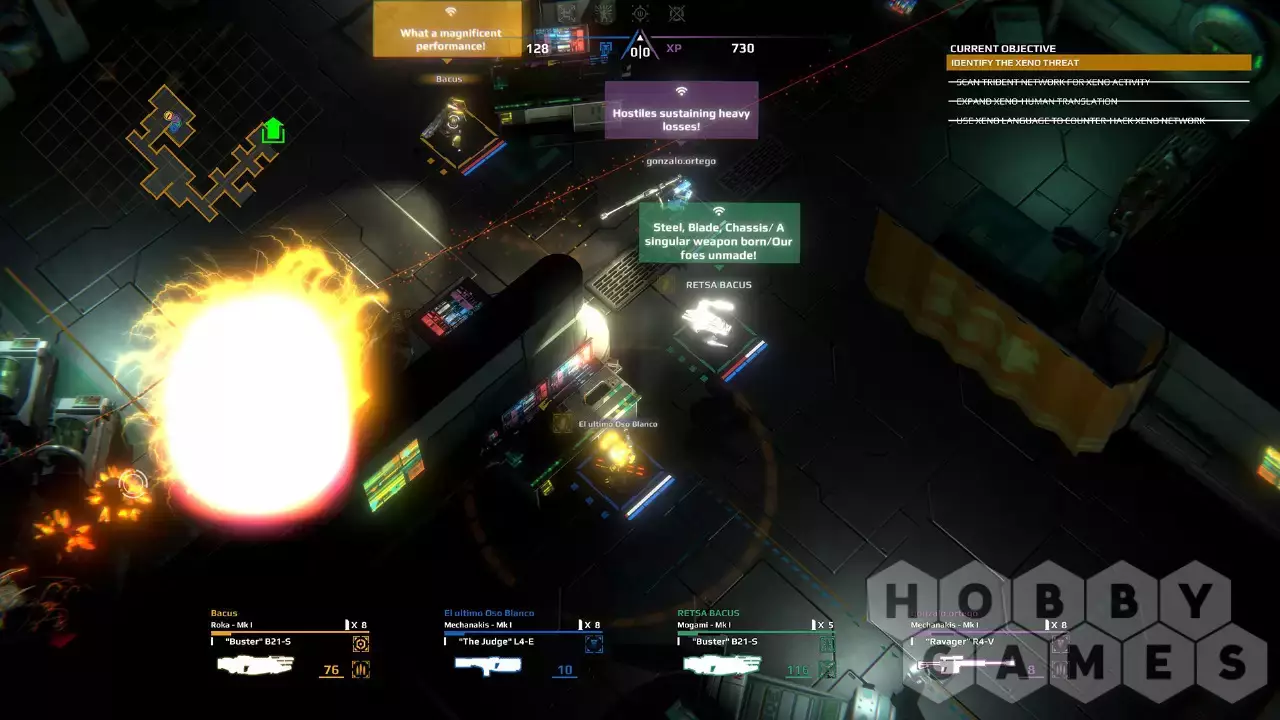Choose the "Ravager" R4-V weapon icon
Viewport: 1280px width, 720px height.
click(x=955, y=665)
